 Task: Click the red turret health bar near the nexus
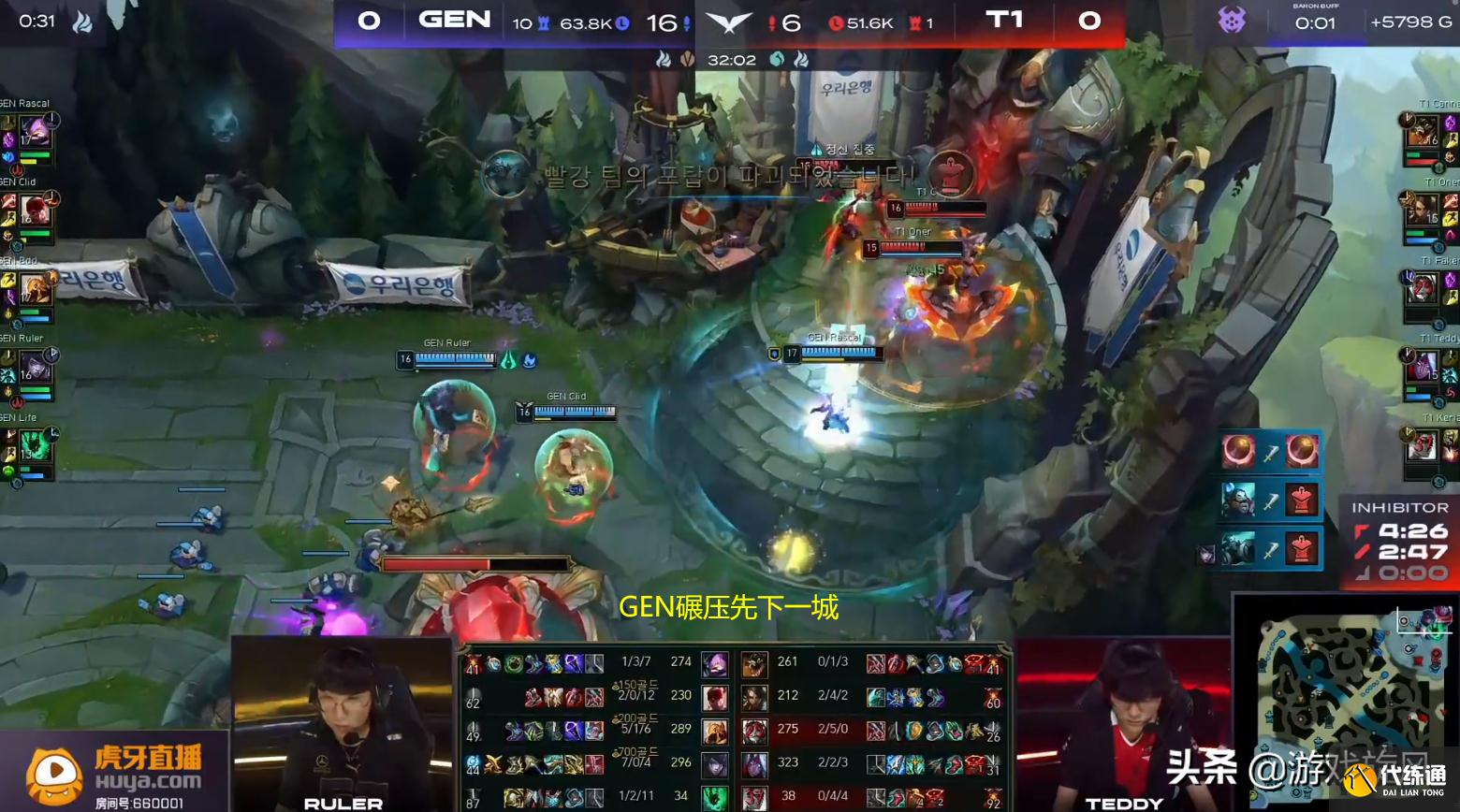477,562
